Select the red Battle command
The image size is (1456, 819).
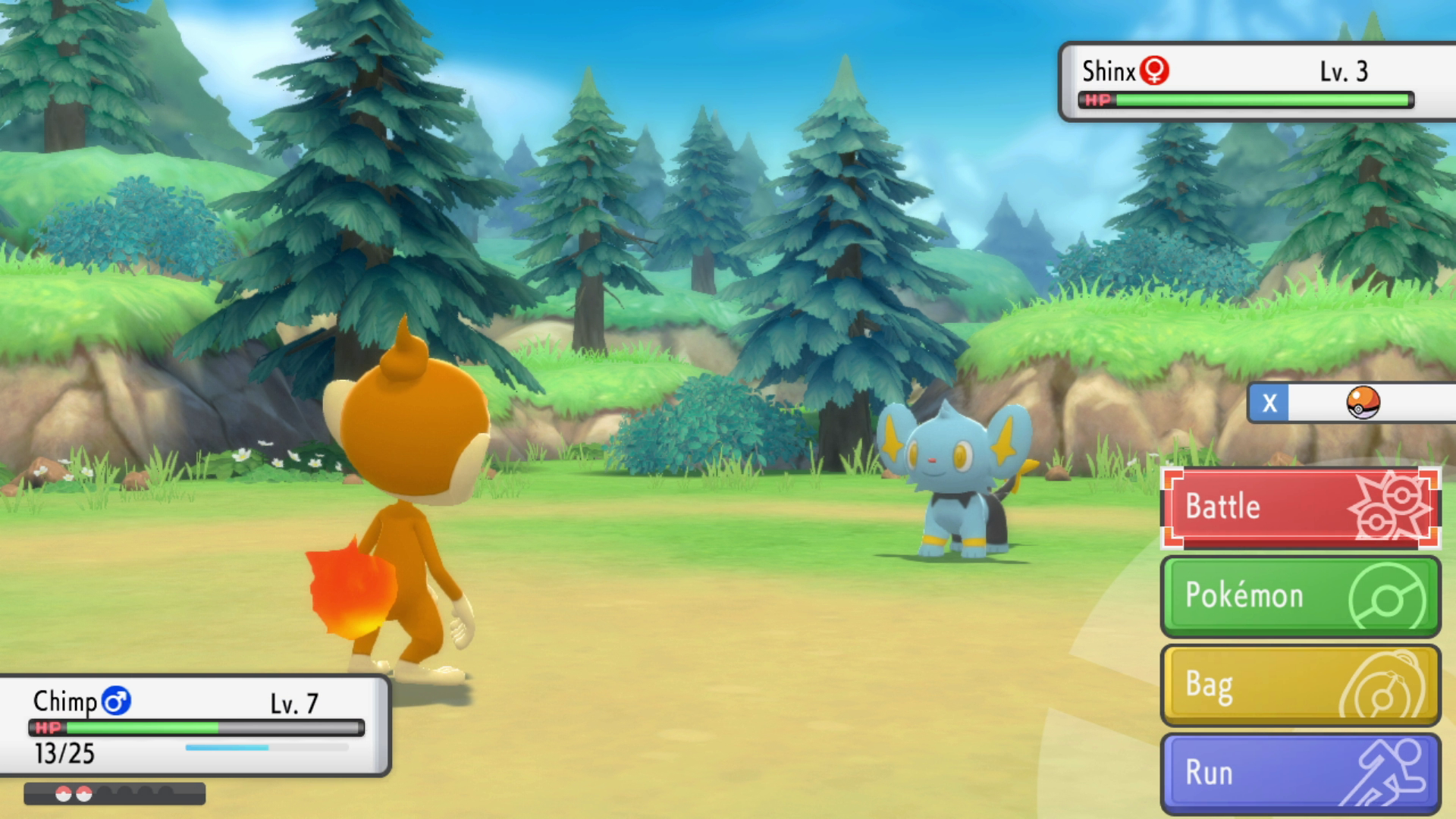point(1300,507)
